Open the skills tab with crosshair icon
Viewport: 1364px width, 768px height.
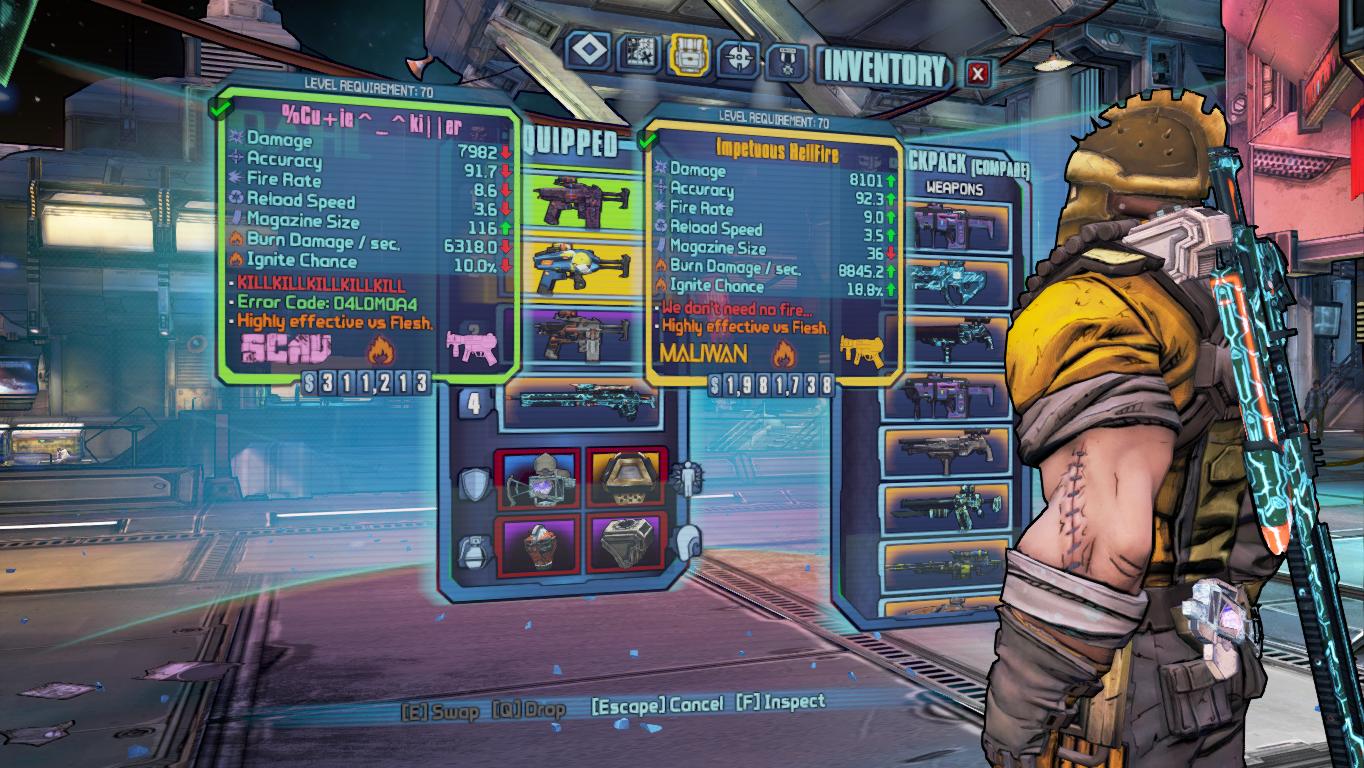click(740, 57)
